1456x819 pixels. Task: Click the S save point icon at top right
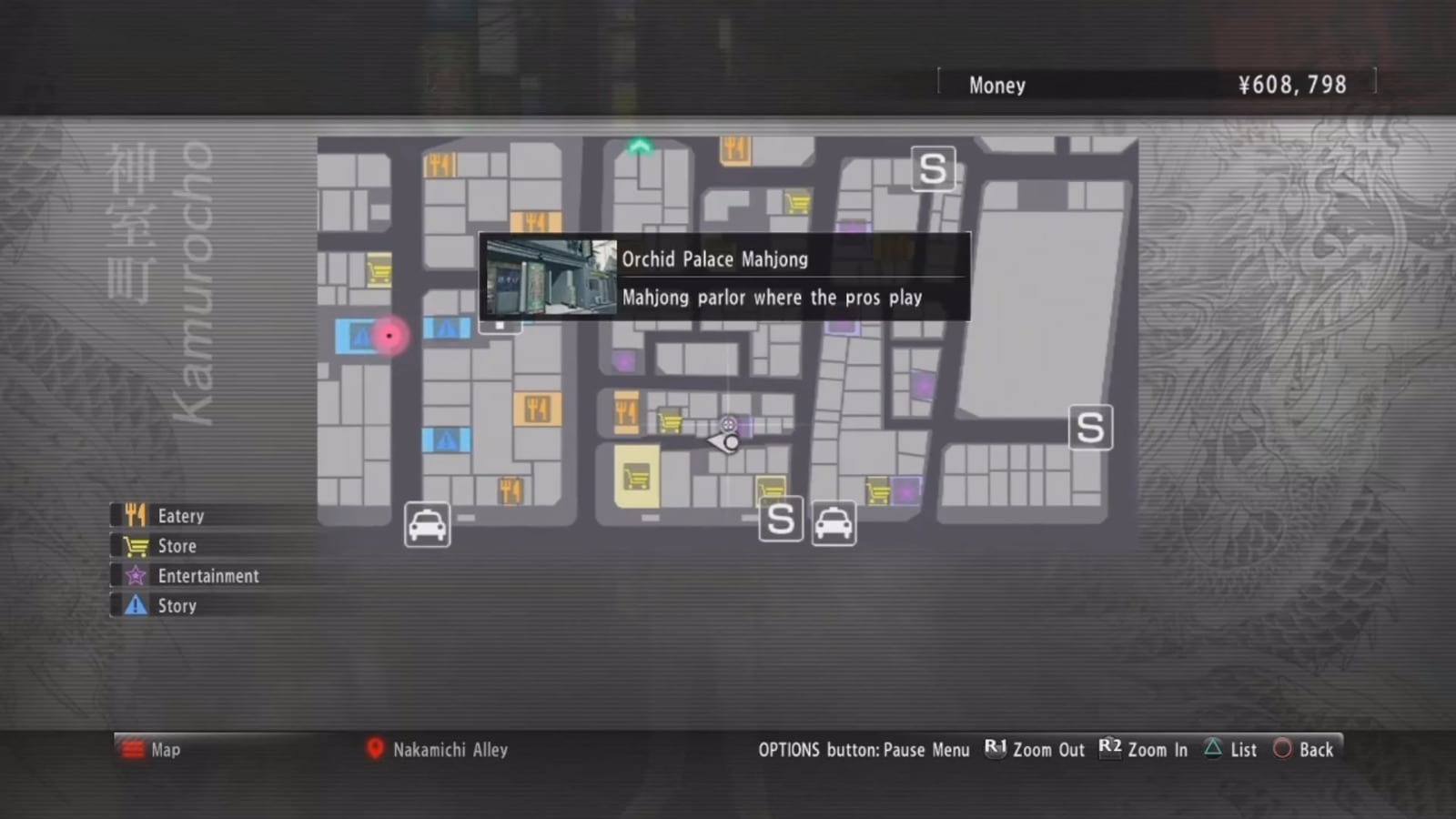(x=933, y=168)
